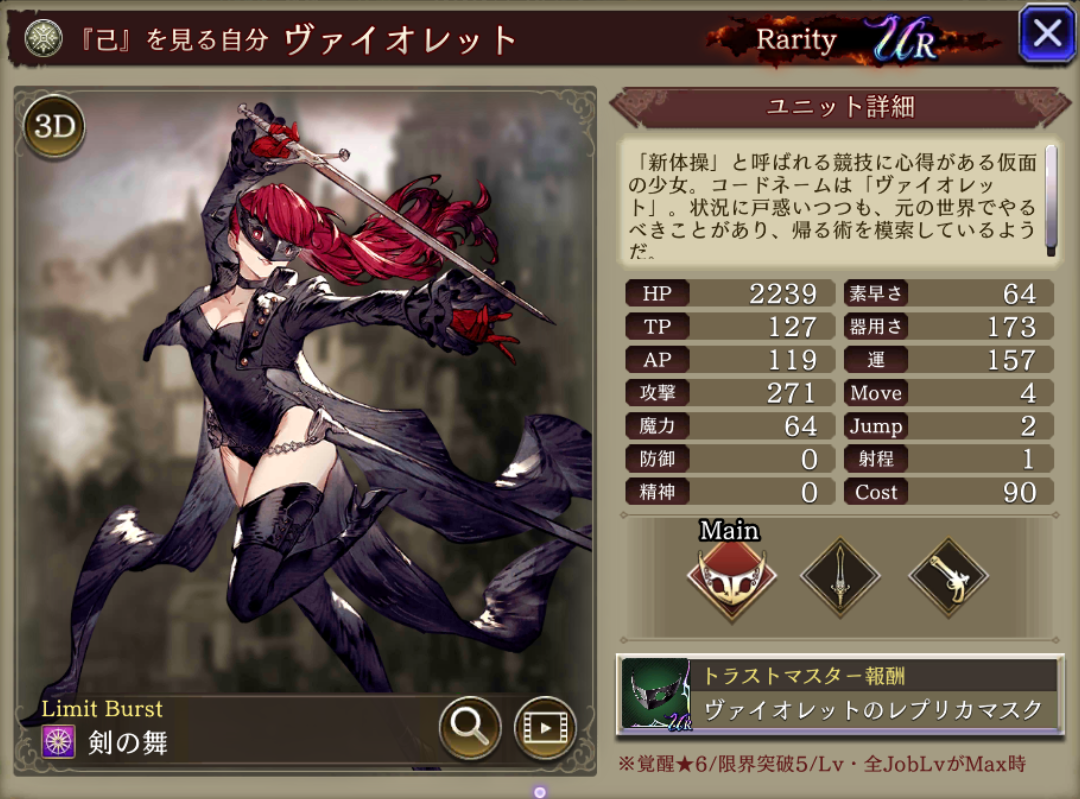
Task: Toggle the 3D model view
Action: click(54, 126)
